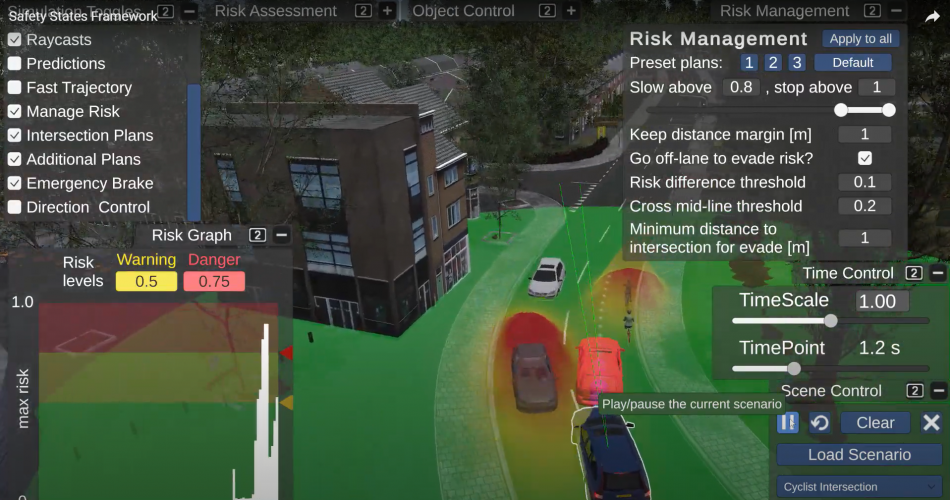Restart the scenario with the reset arrow

point(819,423)
